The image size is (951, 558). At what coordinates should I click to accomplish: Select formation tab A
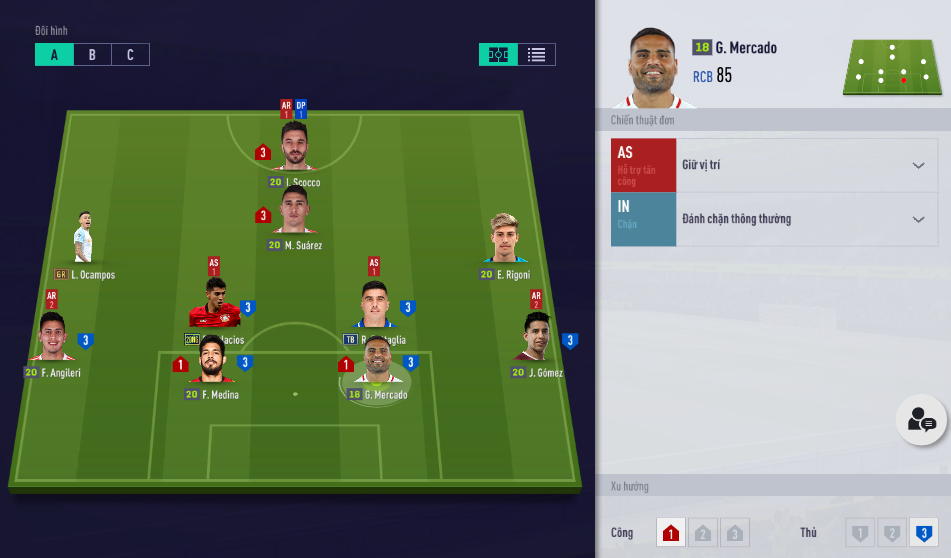[54, 55]
